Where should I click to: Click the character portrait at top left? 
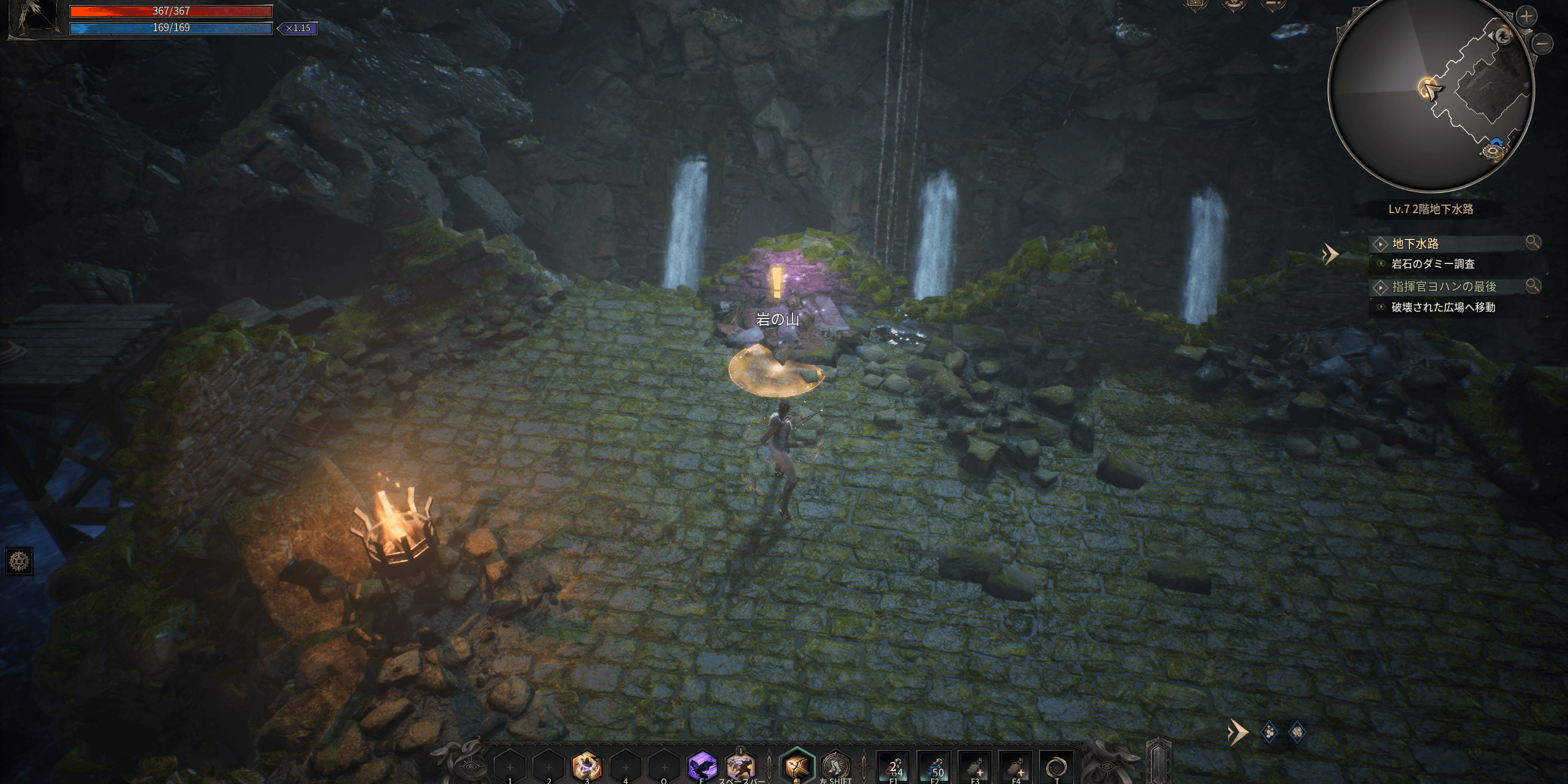click(34, 18)
